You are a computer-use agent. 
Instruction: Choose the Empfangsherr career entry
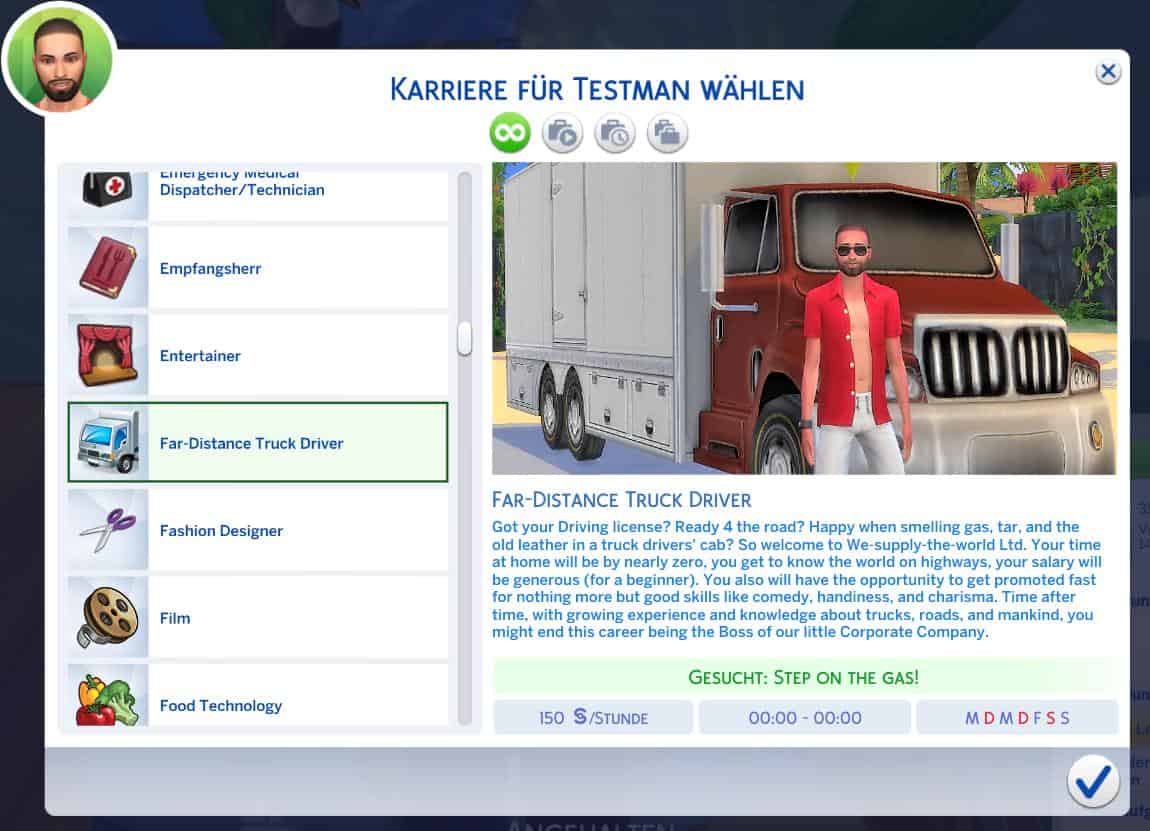257,268
